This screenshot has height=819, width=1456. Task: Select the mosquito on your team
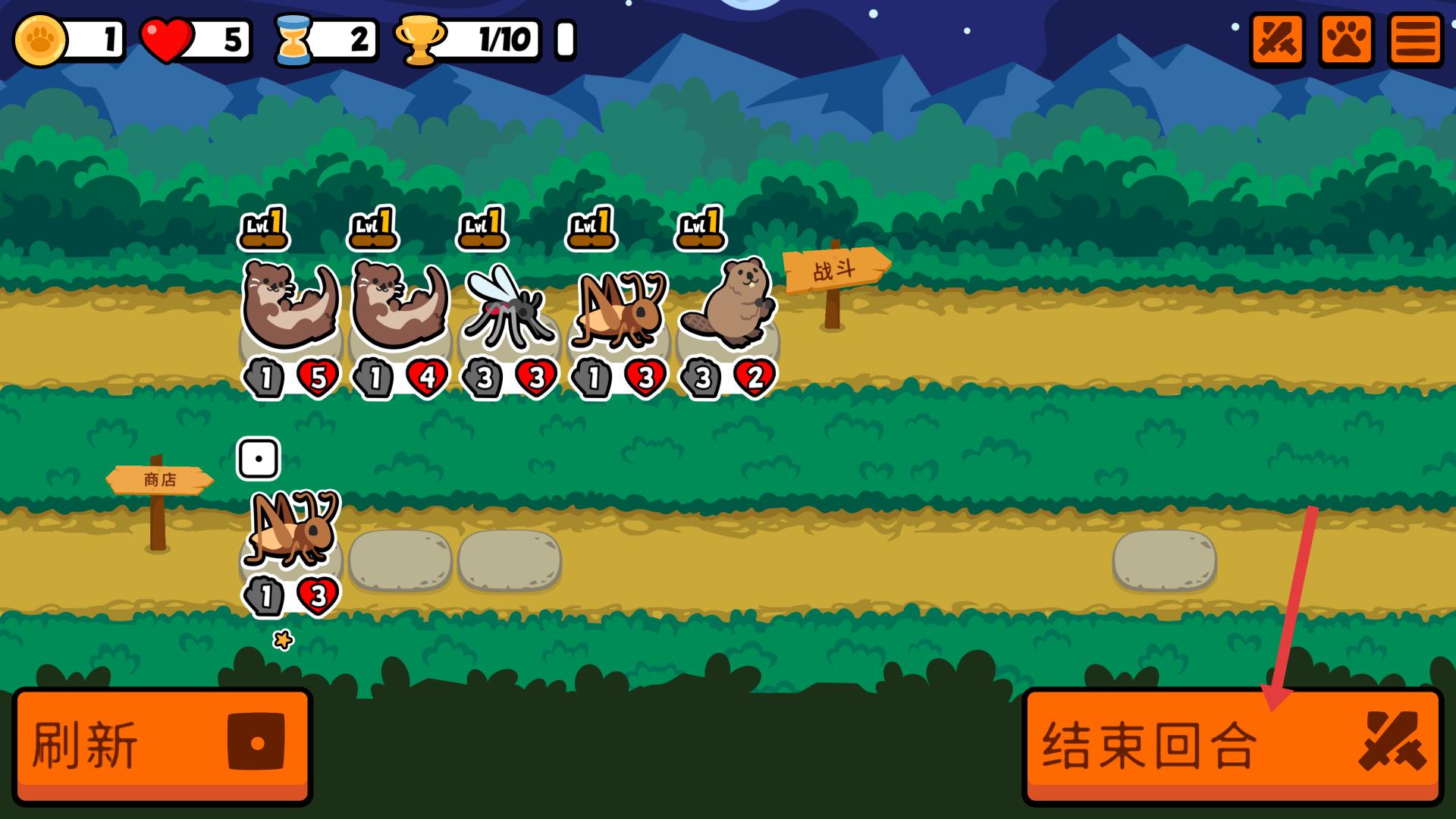(507, 307)
